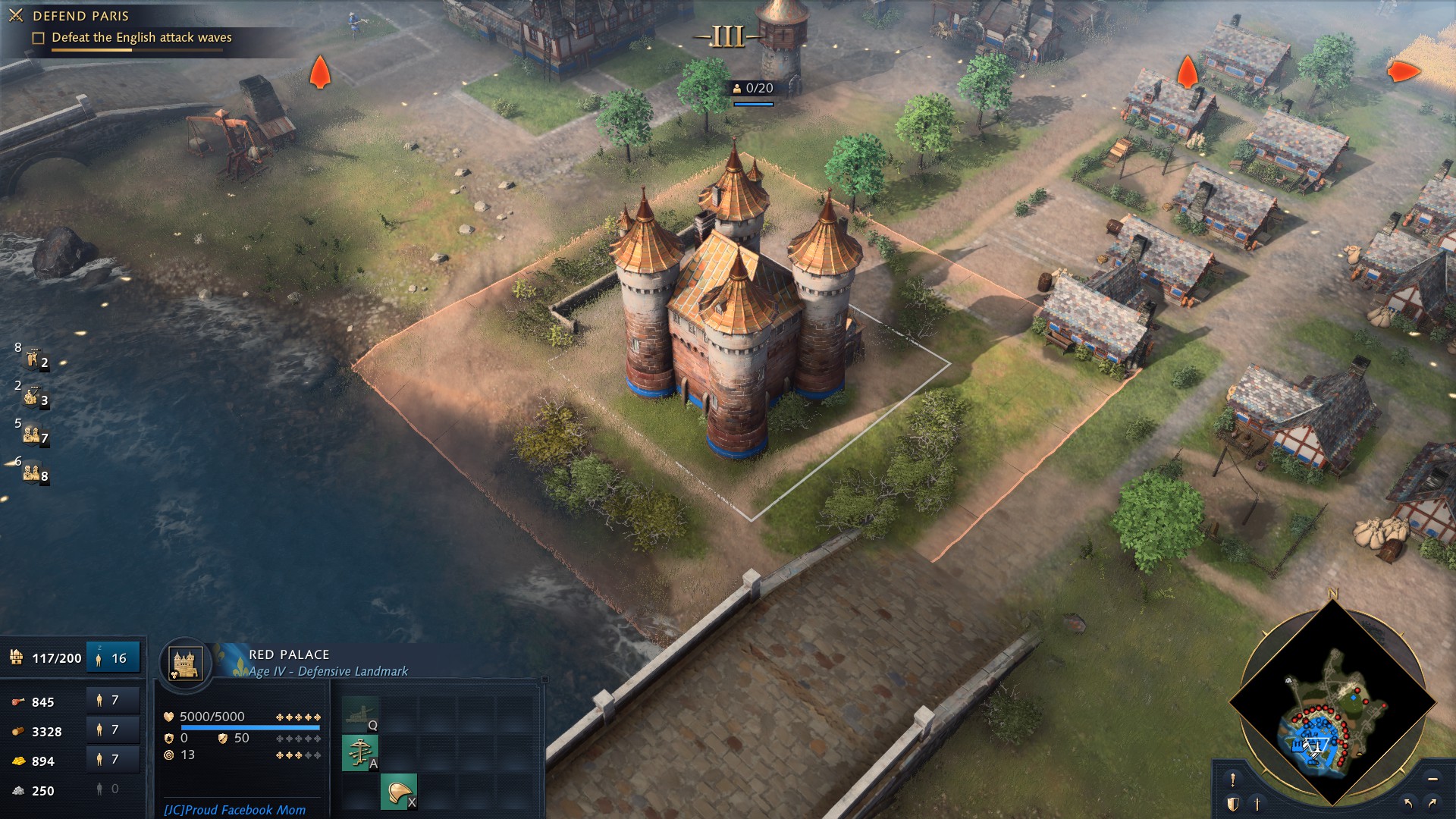Viewport: 1456px width, 819px height.
Task: Select the food villagers count button
Action: 112,701
